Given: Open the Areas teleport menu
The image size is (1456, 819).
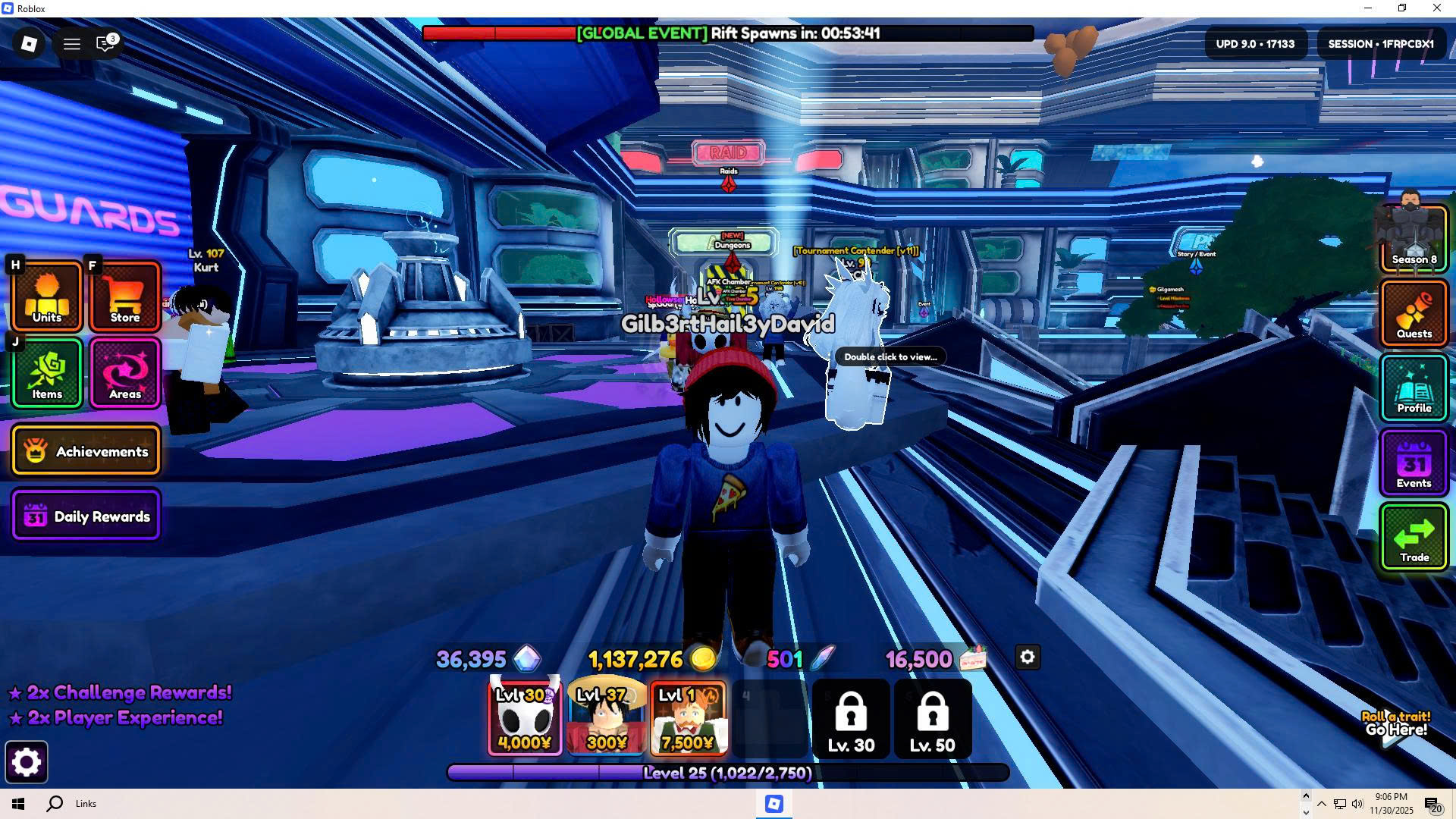Looking at the screenshot, I should tap(125, 373).
